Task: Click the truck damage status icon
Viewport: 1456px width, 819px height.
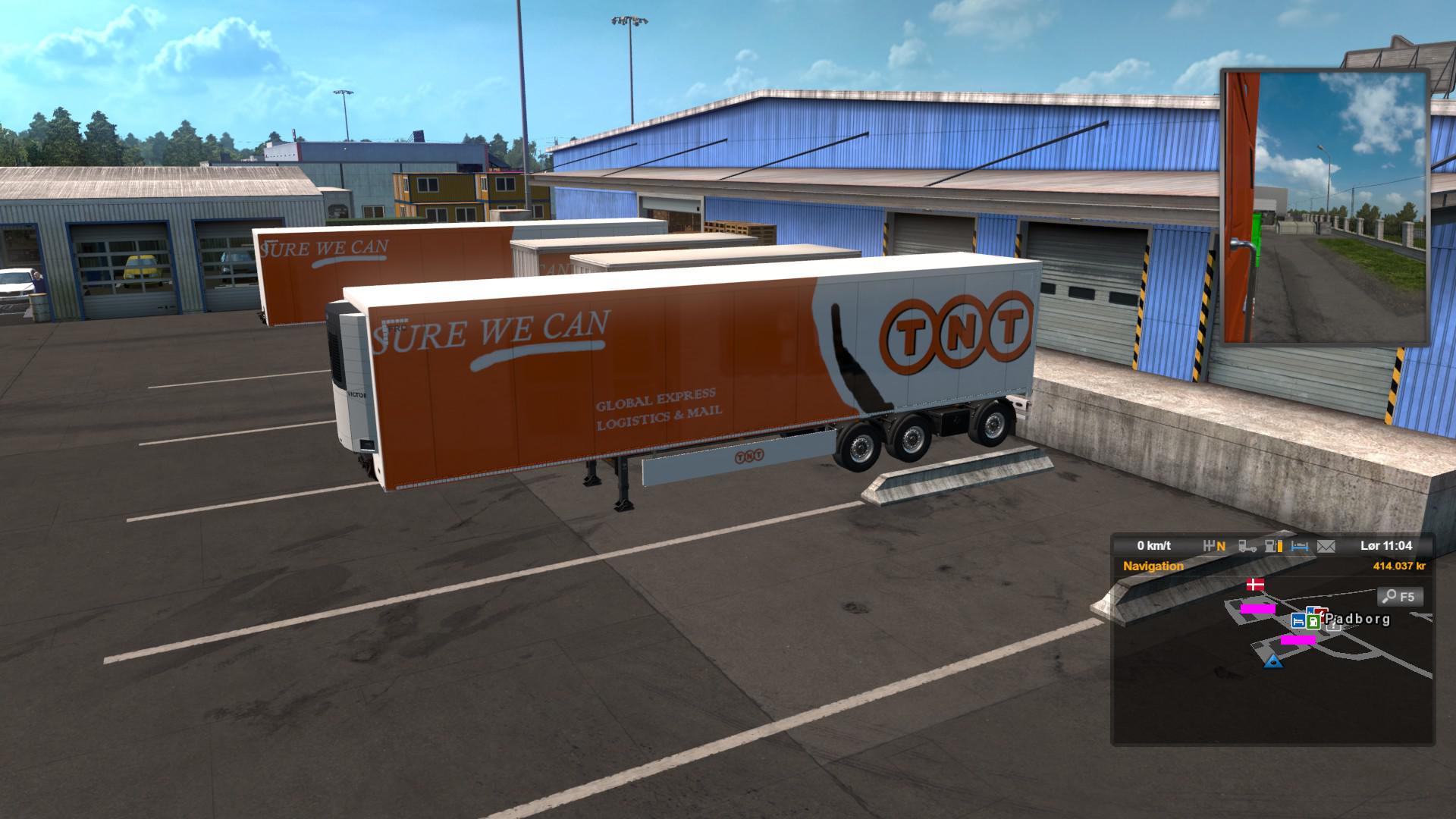Action: click(x=1247, y=545)
